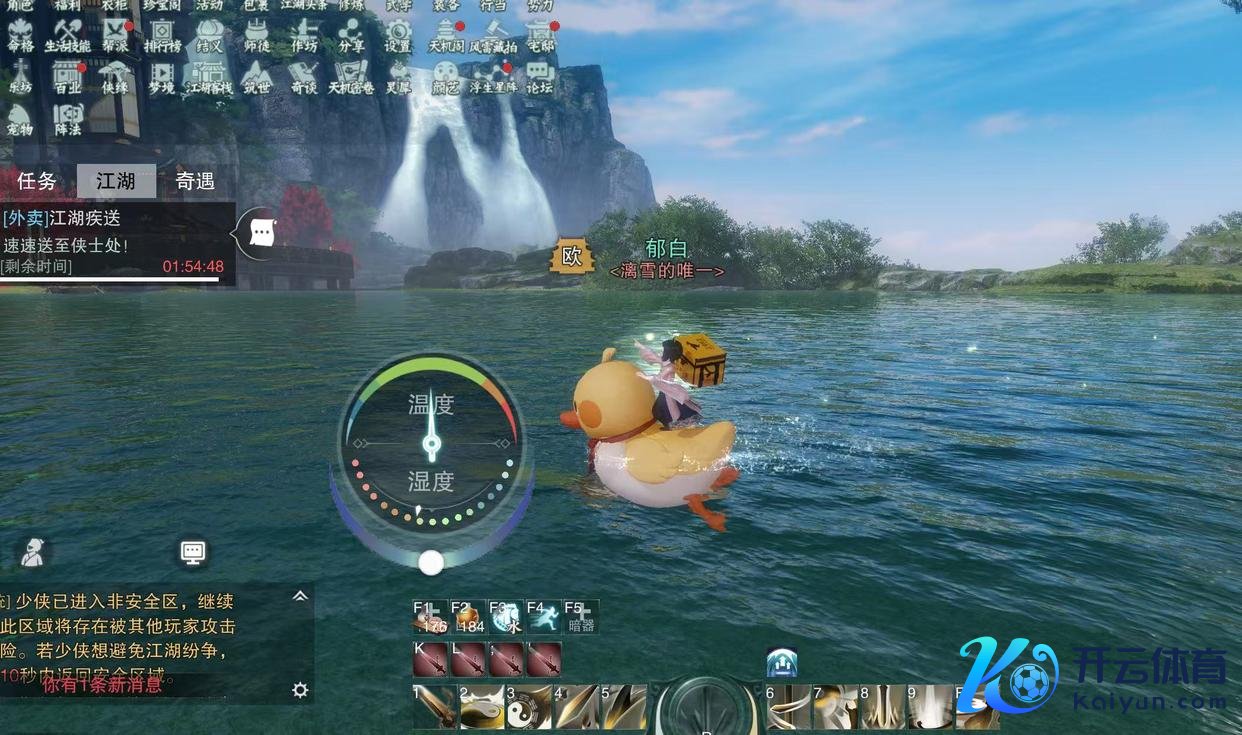Open the 论坛 forum icon
The width and height of the screenshot is (1242, 735).
coord(539,77)
